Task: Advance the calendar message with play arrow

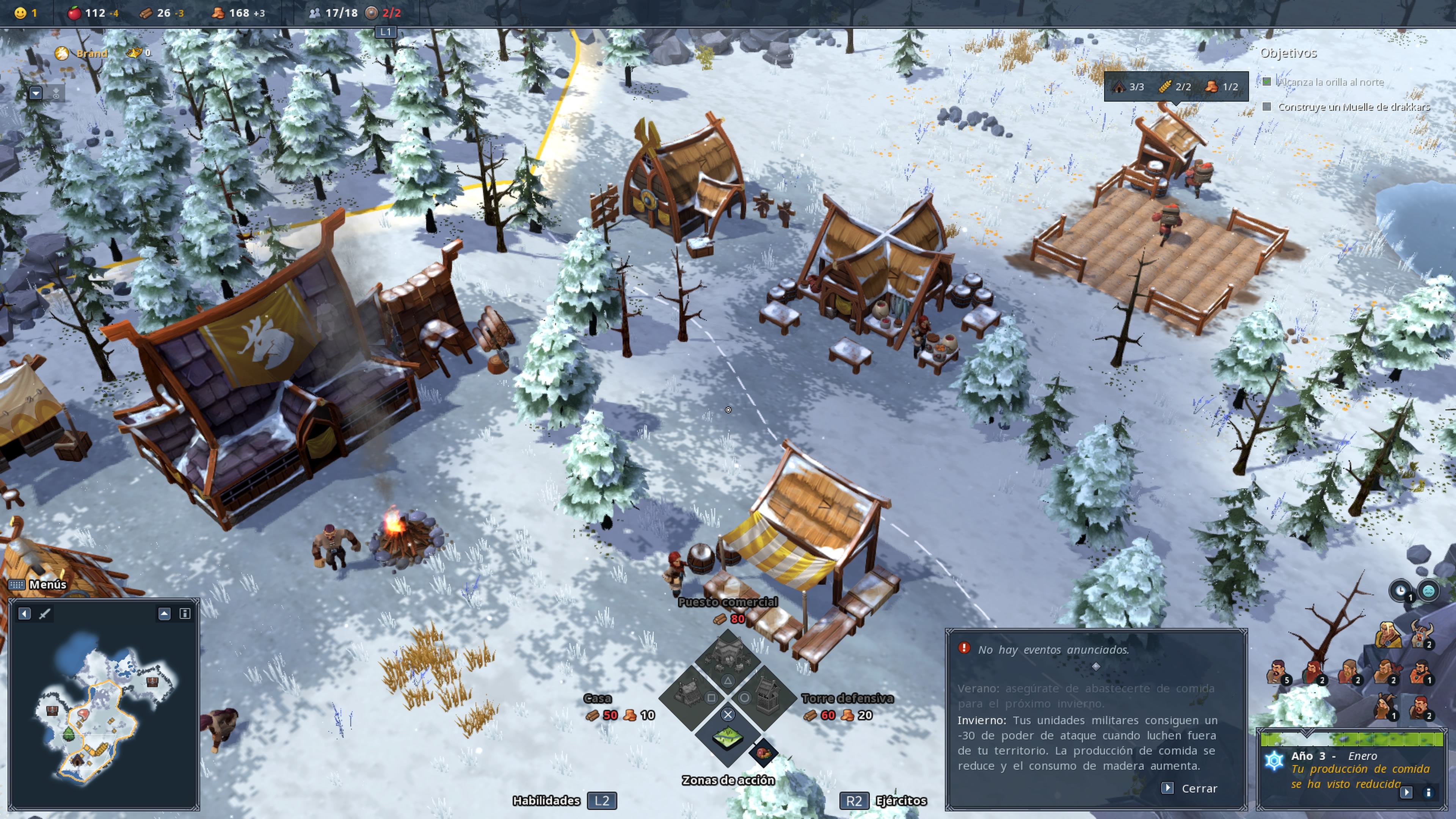Action: 1406,792
